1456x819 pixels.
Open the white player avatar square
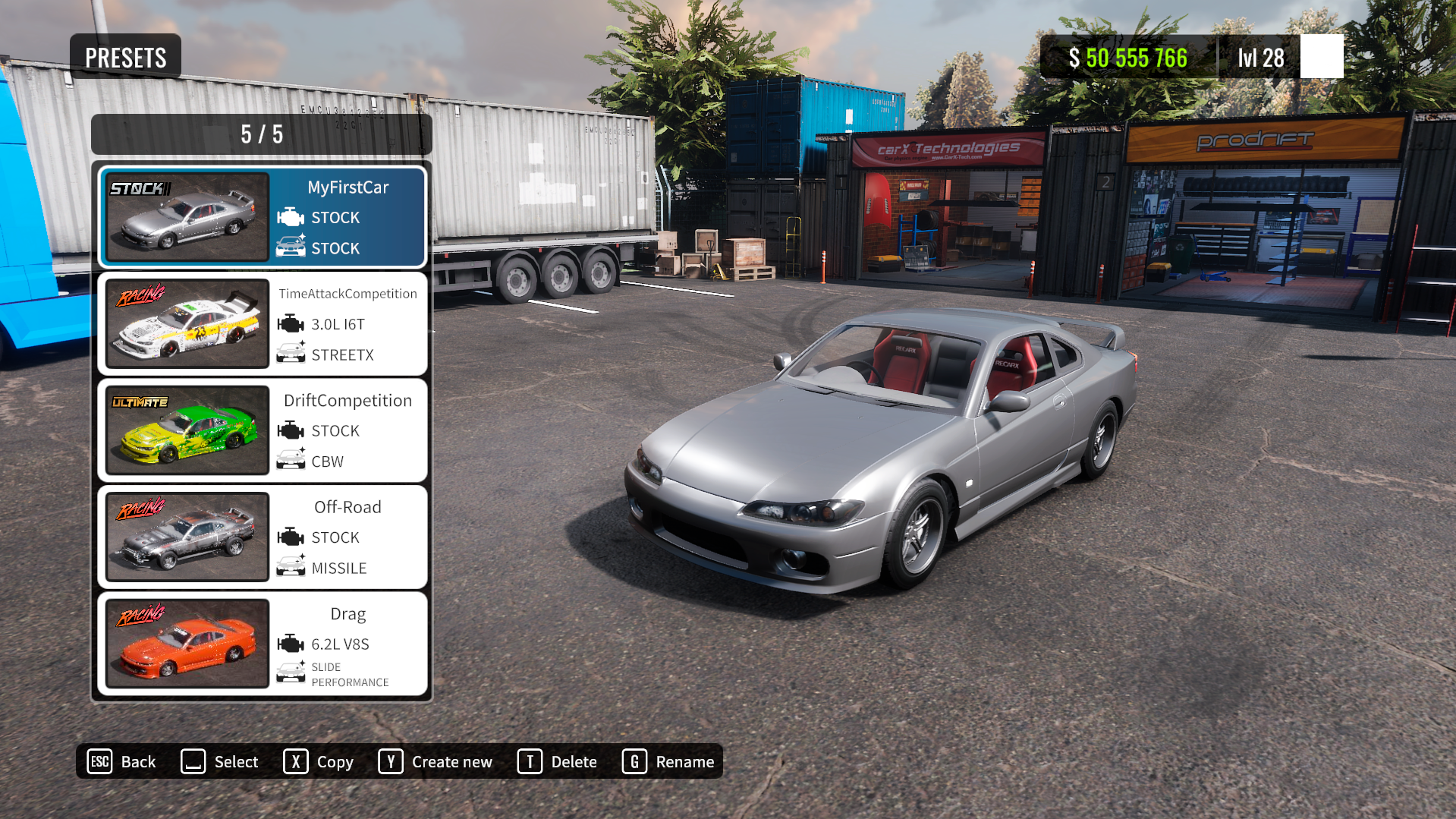(x=1321, y=57)
